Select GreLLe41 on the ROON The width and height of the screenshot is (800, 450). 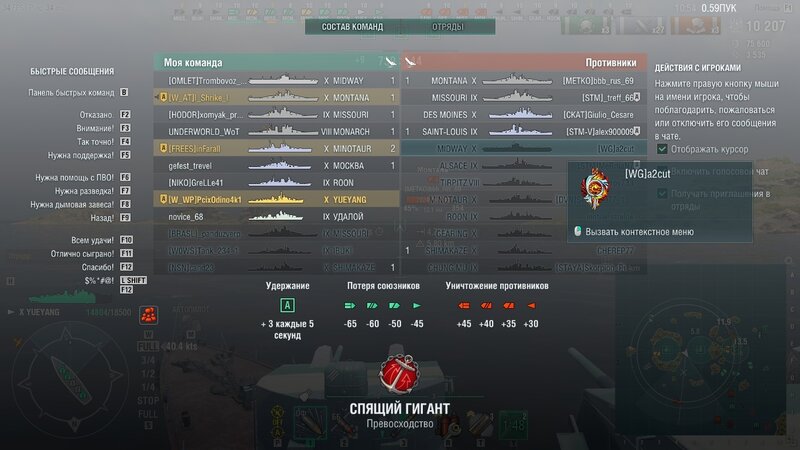200,182
